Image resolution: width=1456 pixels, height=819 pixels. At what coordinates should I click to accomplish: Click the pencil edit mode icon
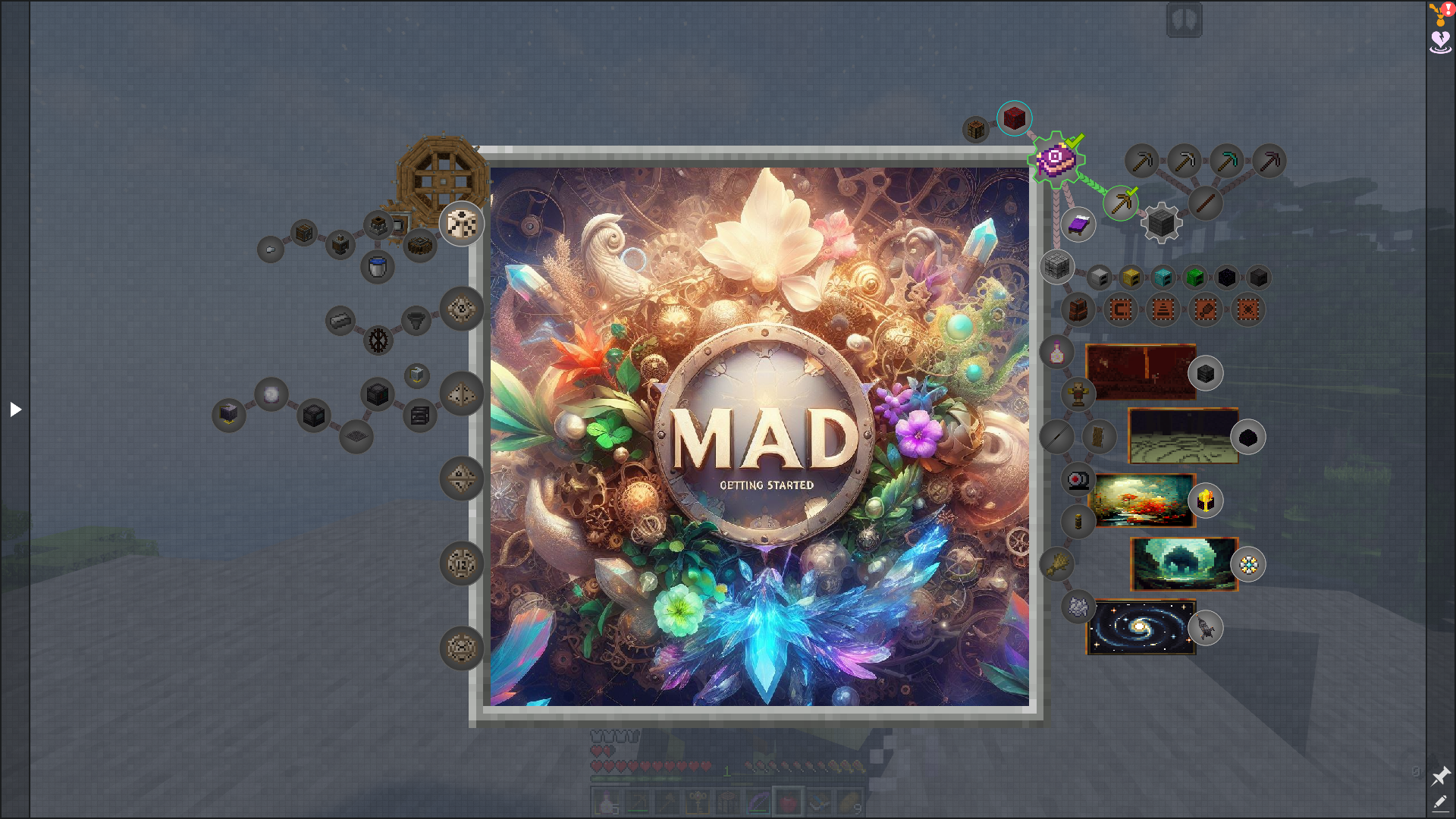click(1440, 802)
